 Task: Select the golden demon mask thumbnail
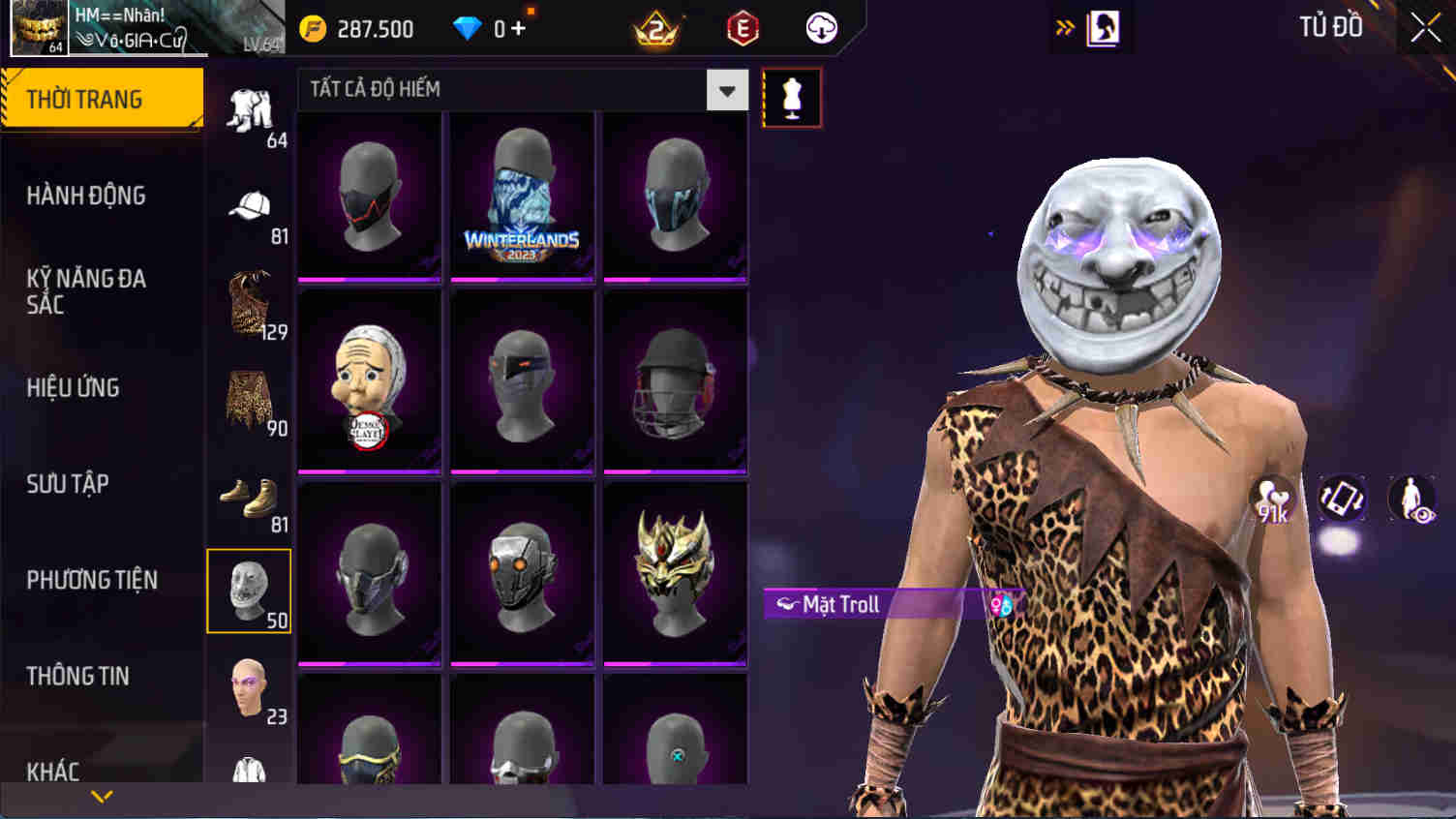tap(675, 571)
